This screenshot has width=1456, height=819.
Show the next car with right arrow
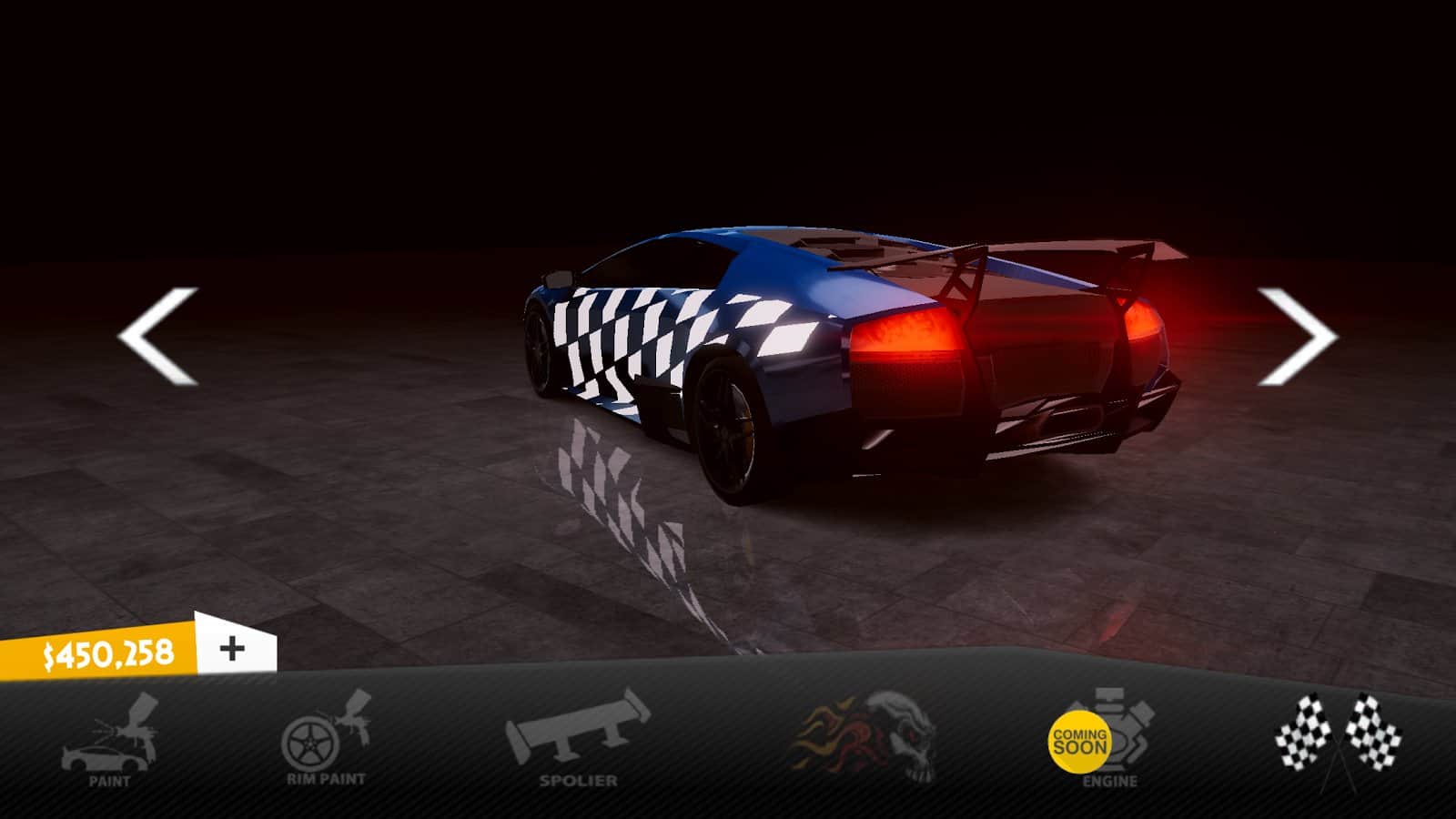point(1296,336)
